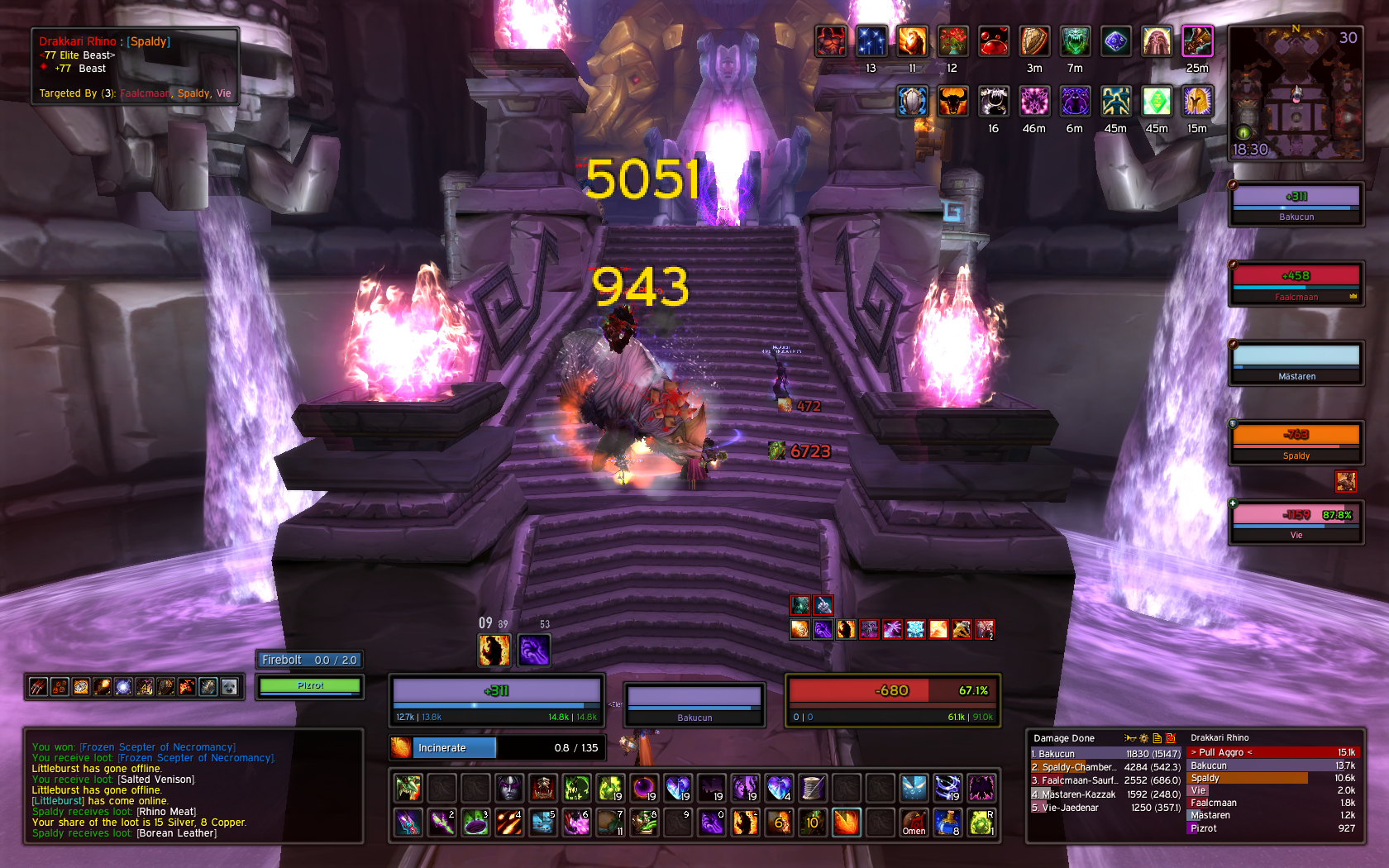Click the pink-bordered buff icon with 25m timer
The height and width of the screenshot is (868, 1389).
coord(1196,41)
